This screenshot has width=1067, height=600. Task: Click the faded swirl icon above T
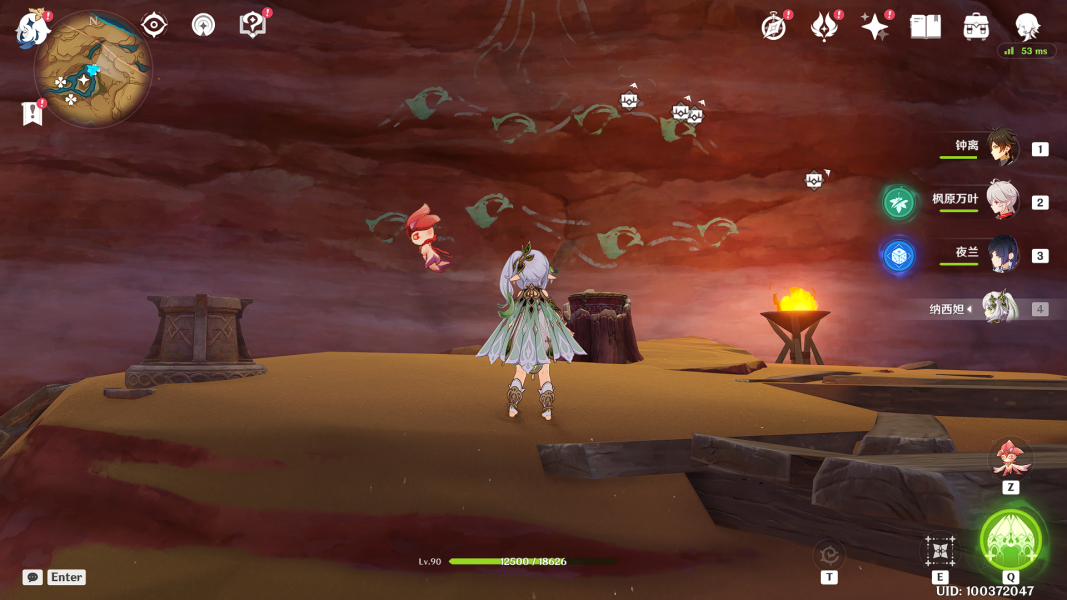(x=828, y=553)
